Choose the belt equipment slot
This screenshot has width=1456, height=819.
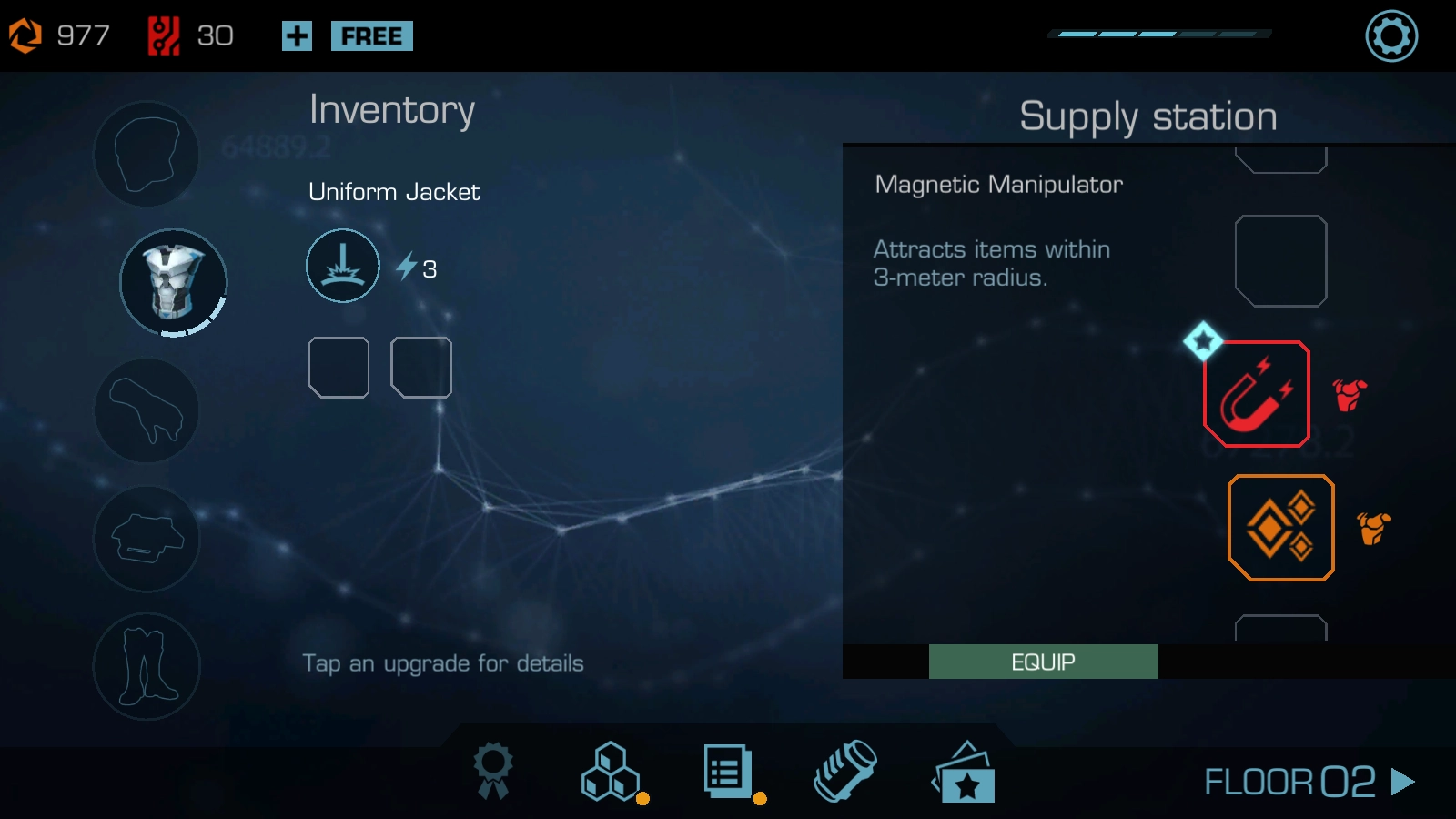click(147, 539)
